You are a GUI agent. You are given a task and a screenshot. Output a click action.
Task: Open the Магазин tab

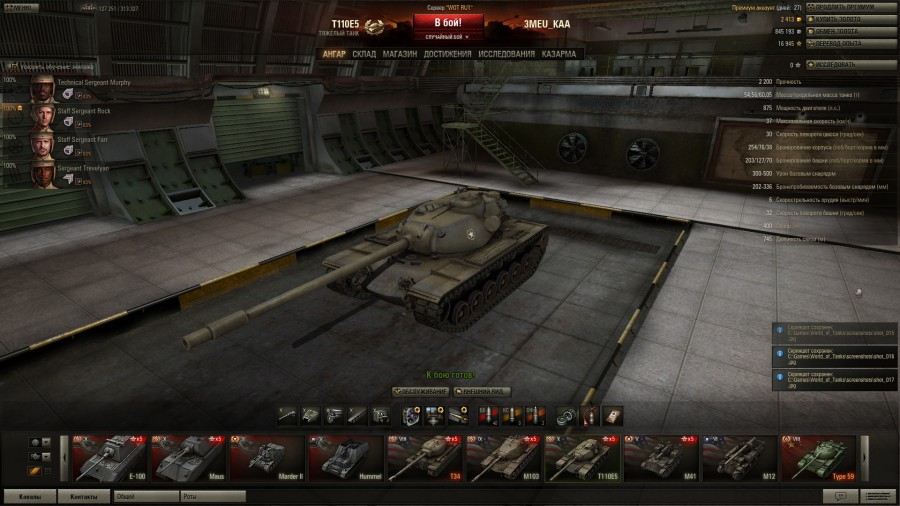(400, 54)
